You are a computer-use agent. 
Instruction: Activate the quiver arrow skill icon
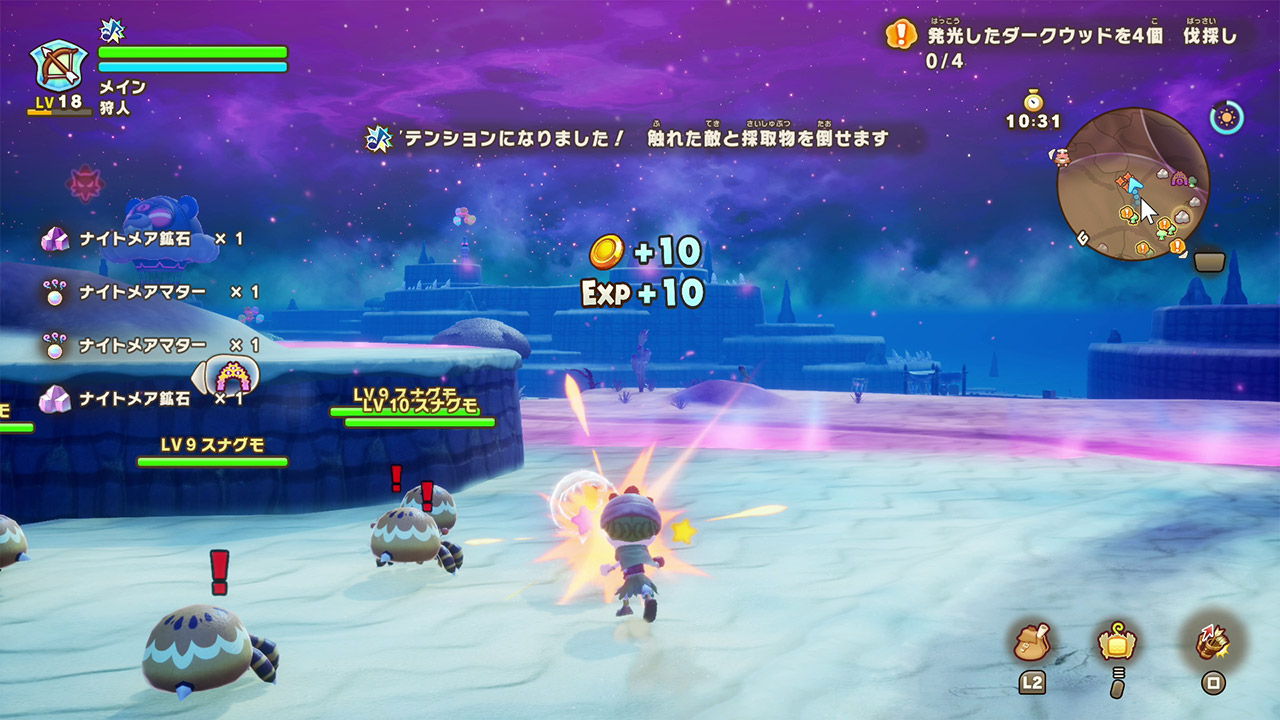[x=1213, y=642]
